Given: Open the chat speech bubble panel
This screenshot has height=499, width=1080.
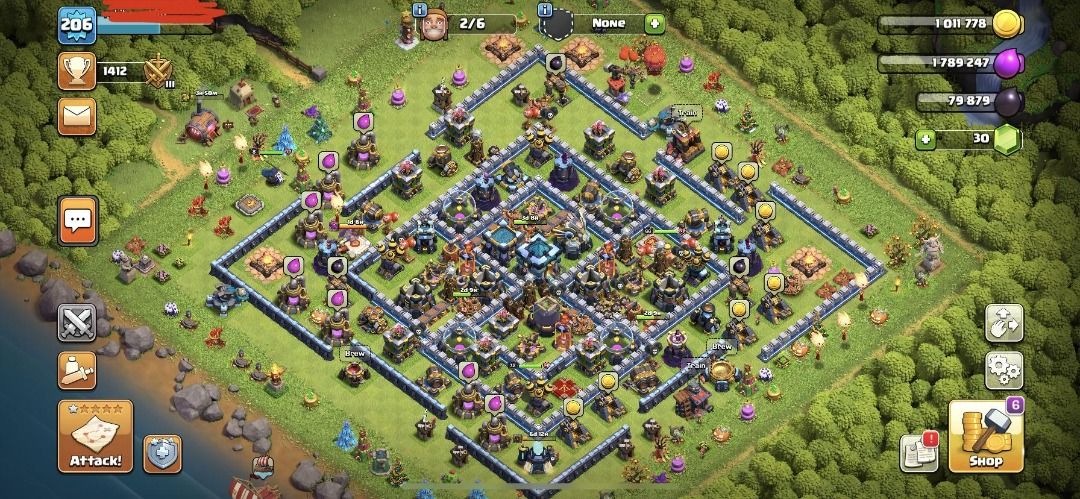Looking at the screenshot, I should click(78, 220).
